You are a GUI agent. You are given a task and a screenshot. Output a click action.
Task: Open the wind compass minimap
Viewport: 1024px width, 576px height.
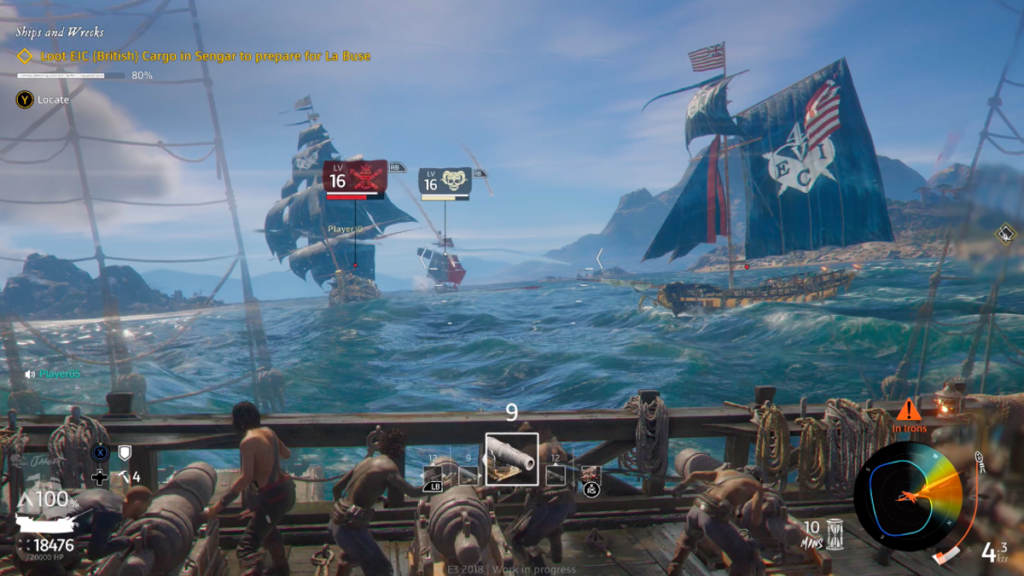point(908,496)
